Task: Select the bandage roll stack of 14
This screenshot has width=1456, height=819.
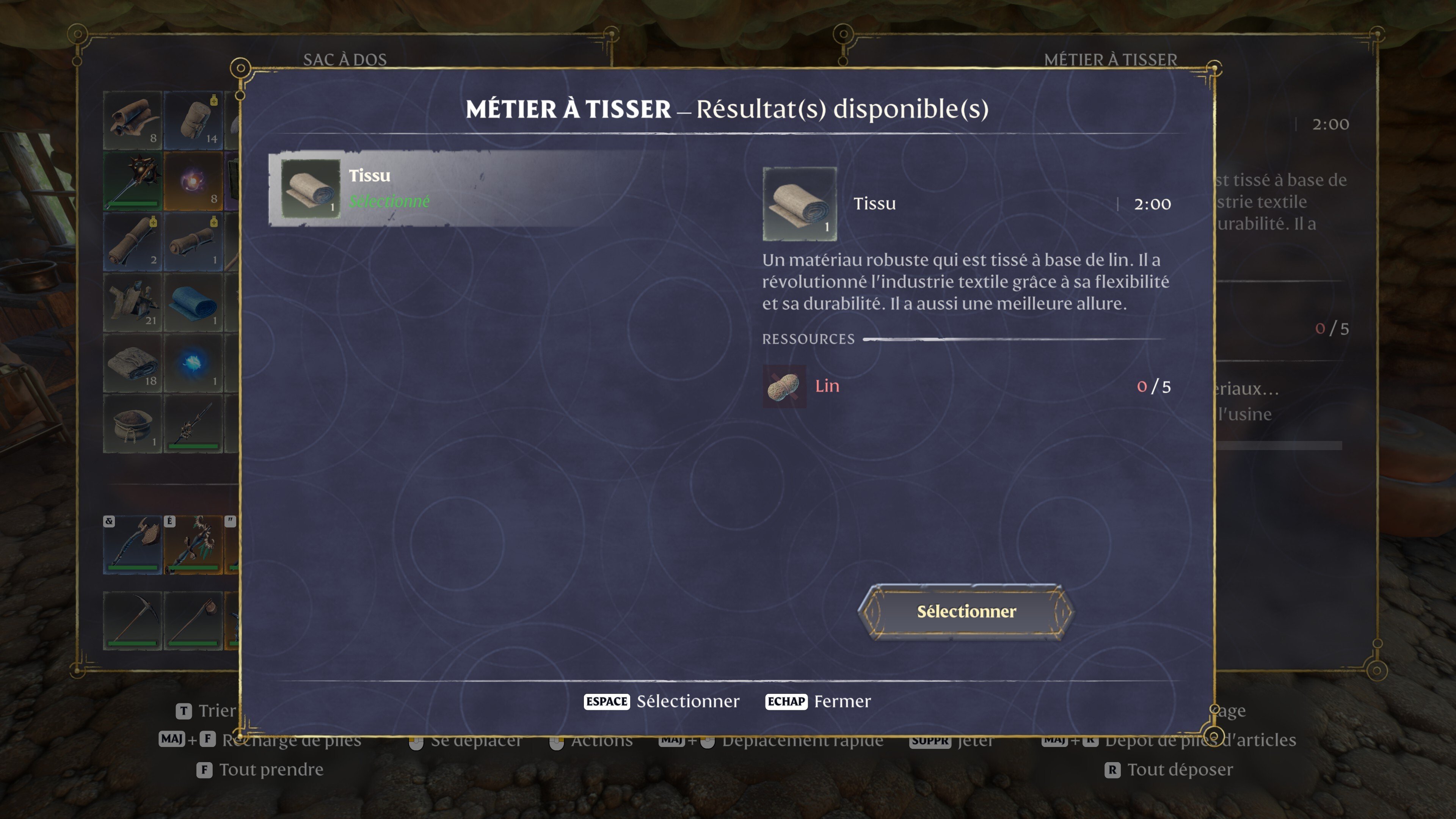Action: (x=193, y=121)
